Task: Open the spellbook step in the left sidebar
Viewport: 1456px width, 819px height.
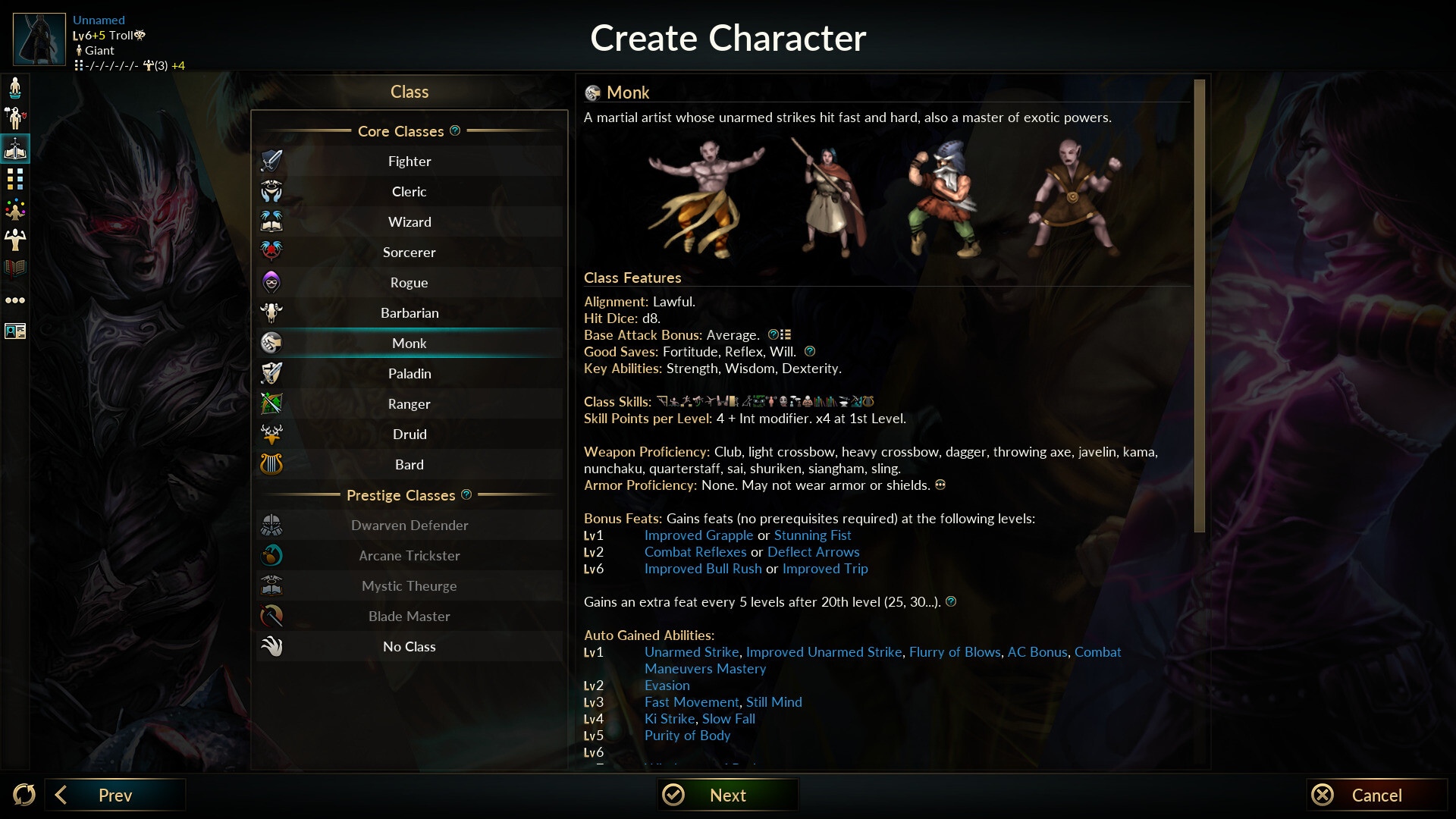Action: (15, 268)
